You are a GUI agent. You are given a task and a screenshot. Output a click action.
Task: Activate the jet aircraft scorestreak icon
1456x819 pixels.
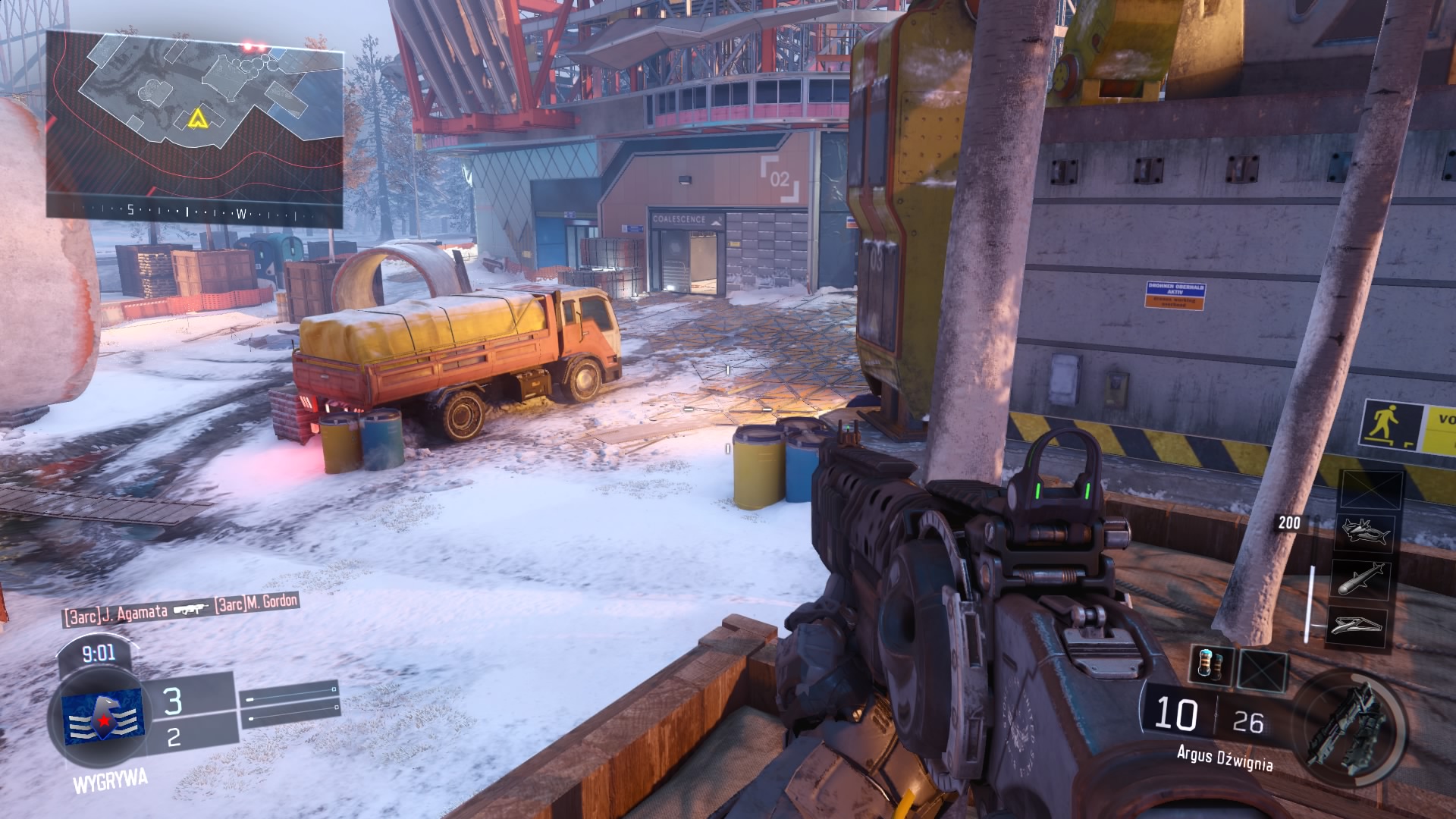(1364, 532)
